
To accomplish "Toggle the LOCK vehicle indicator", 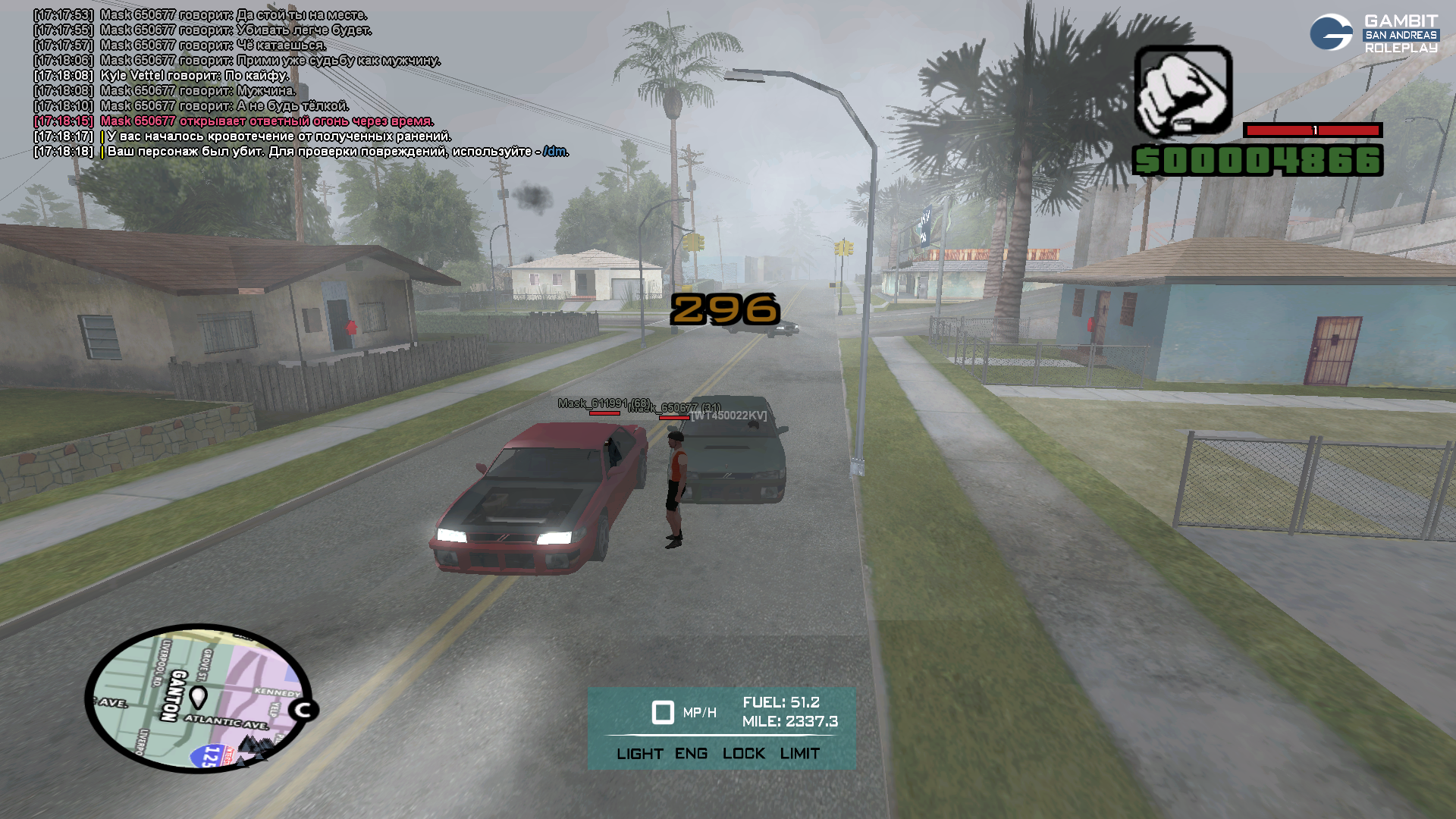I will click(743, 754).
